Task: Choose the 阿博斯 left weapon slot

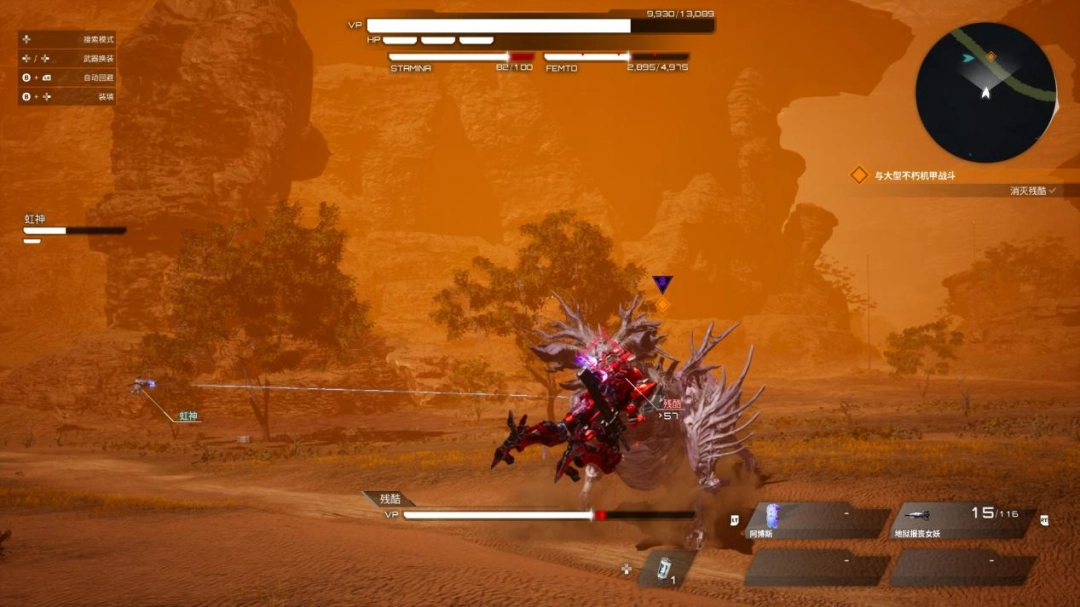Action: (815, 520)
